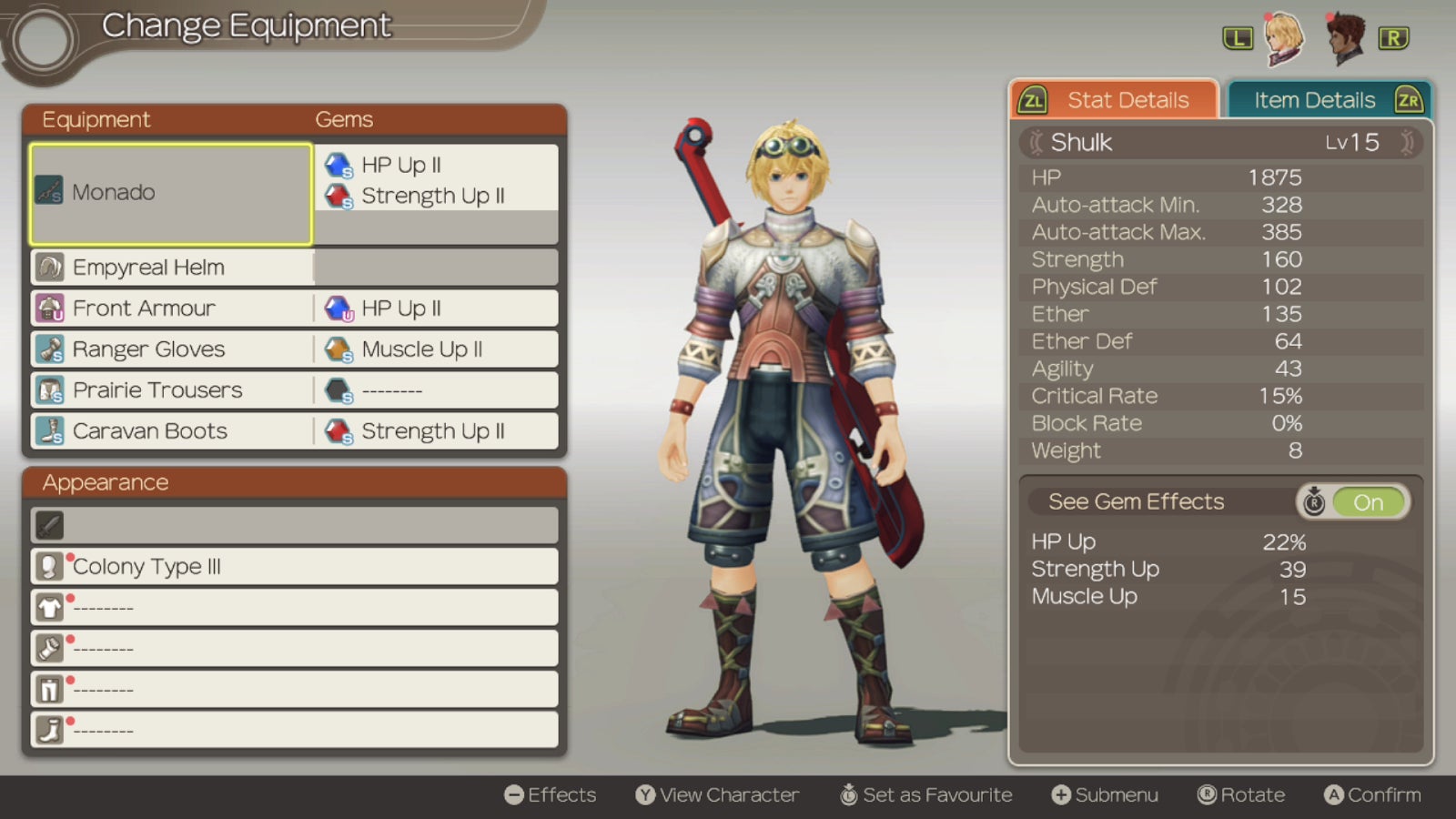The image size is (1456, 819).
Task: Select the Front Armour equipment row
Action: pyautogui.click(x=171, y=308)
